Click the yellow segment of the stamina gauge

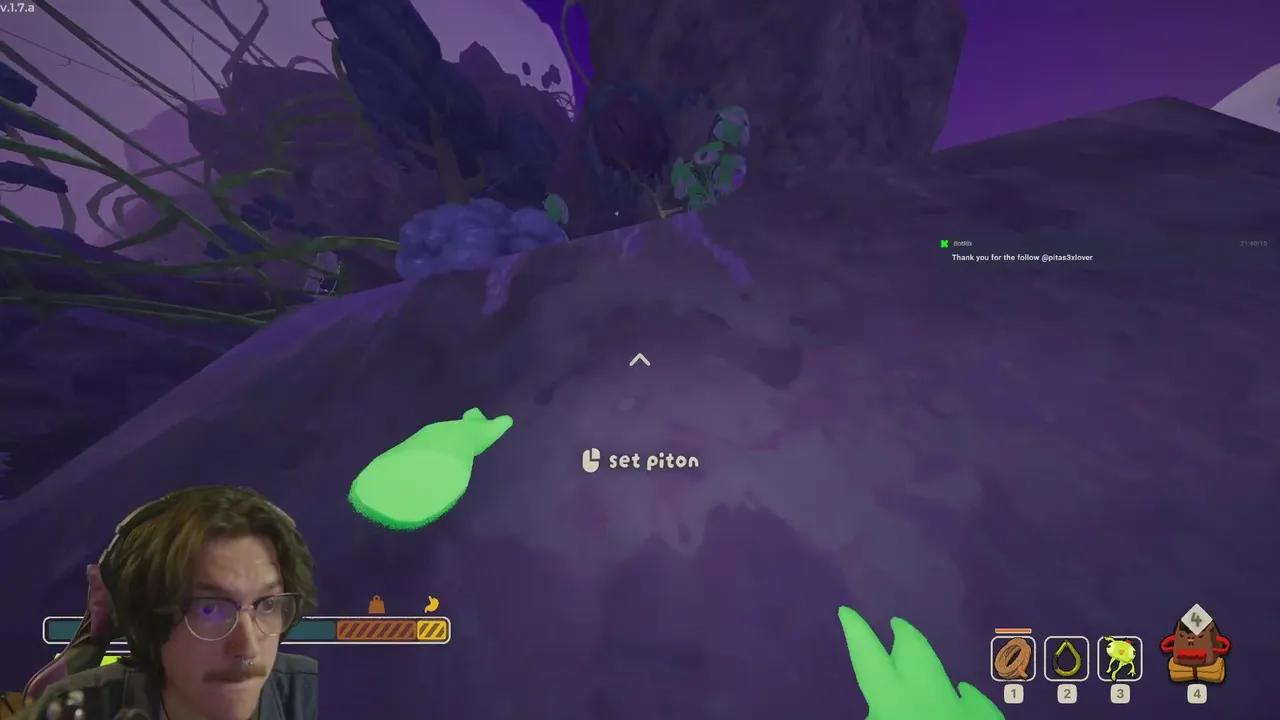pyautogui.click(x=432, y=629)
